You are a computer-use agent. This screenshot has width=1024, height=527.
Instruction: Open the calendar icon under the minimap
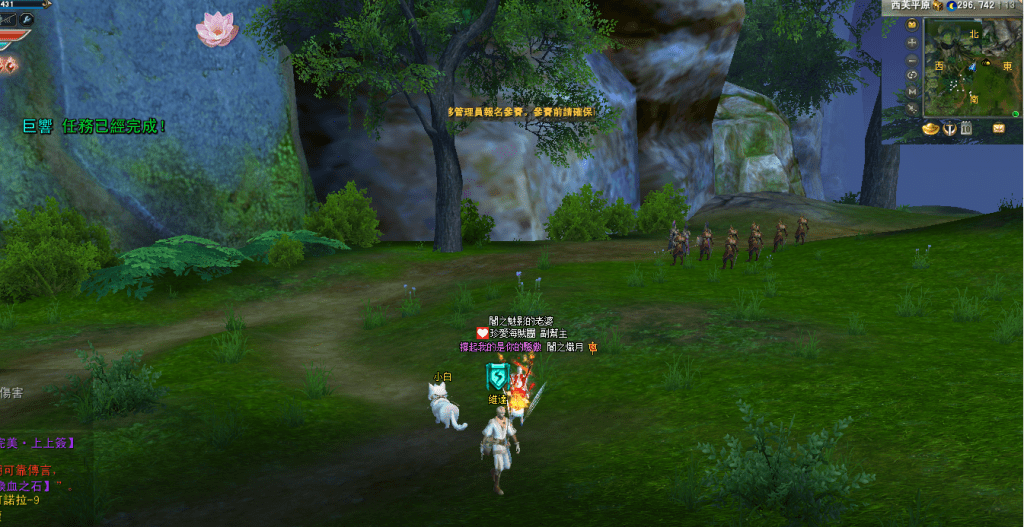click(x=966, y=128)
